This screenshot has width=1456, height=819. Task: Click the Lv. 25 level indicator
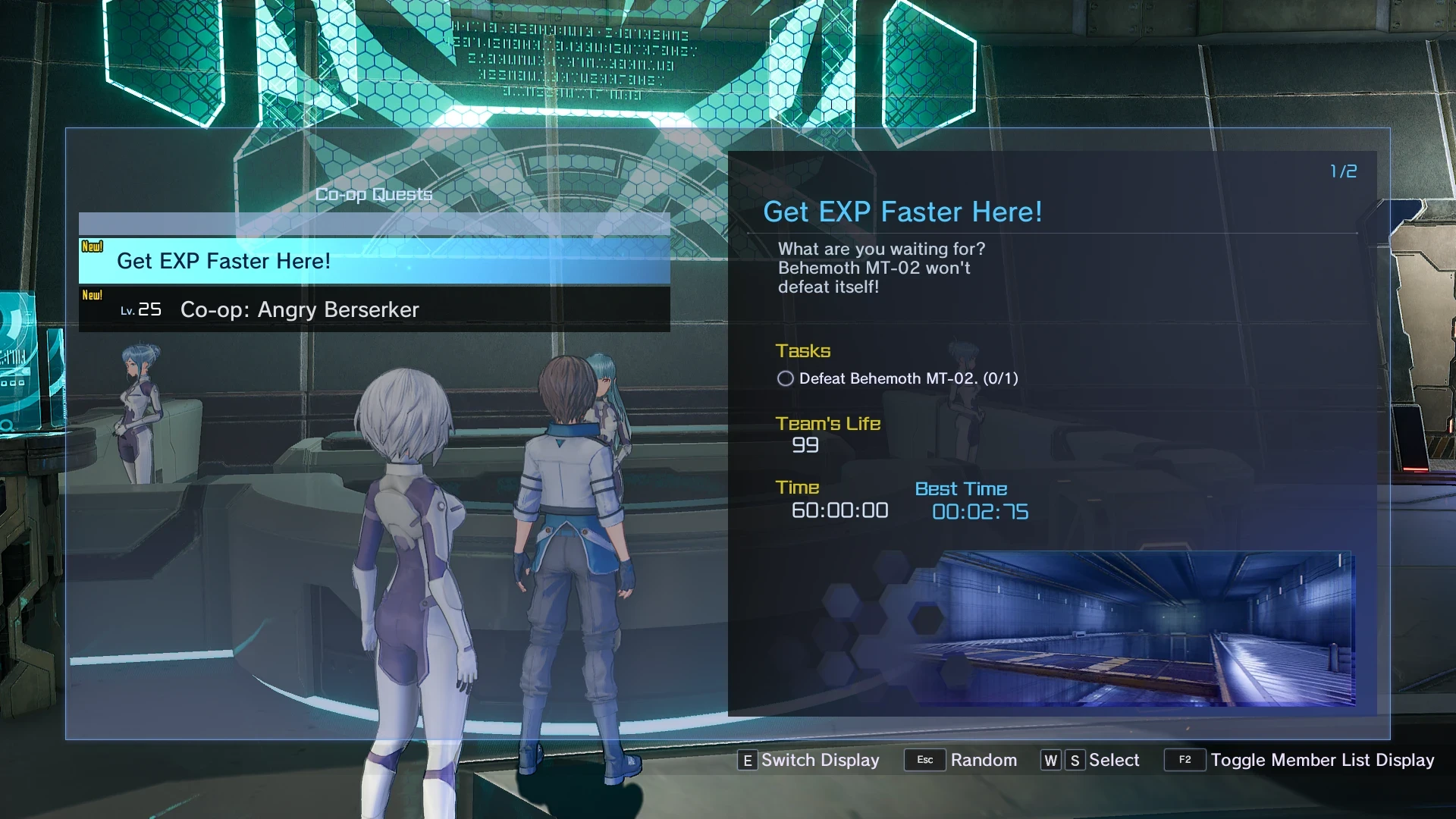tap(141, 309)
